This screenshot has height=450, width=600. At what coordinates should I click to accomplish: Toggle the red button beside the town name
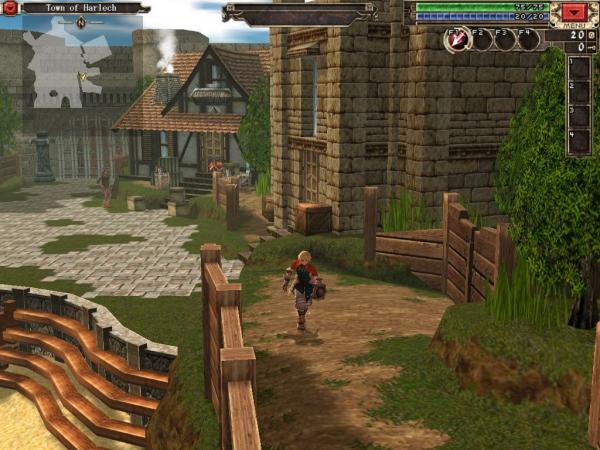[x=10, y=8]
